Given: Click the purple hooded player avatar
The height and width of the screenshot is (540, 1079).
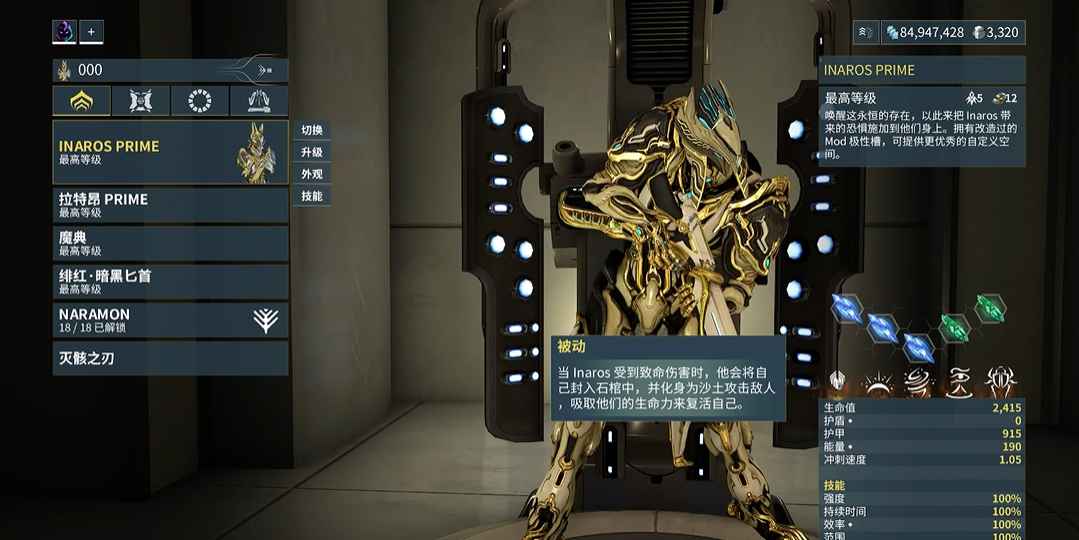Looking at the screenshot, I should click(64, 32).
